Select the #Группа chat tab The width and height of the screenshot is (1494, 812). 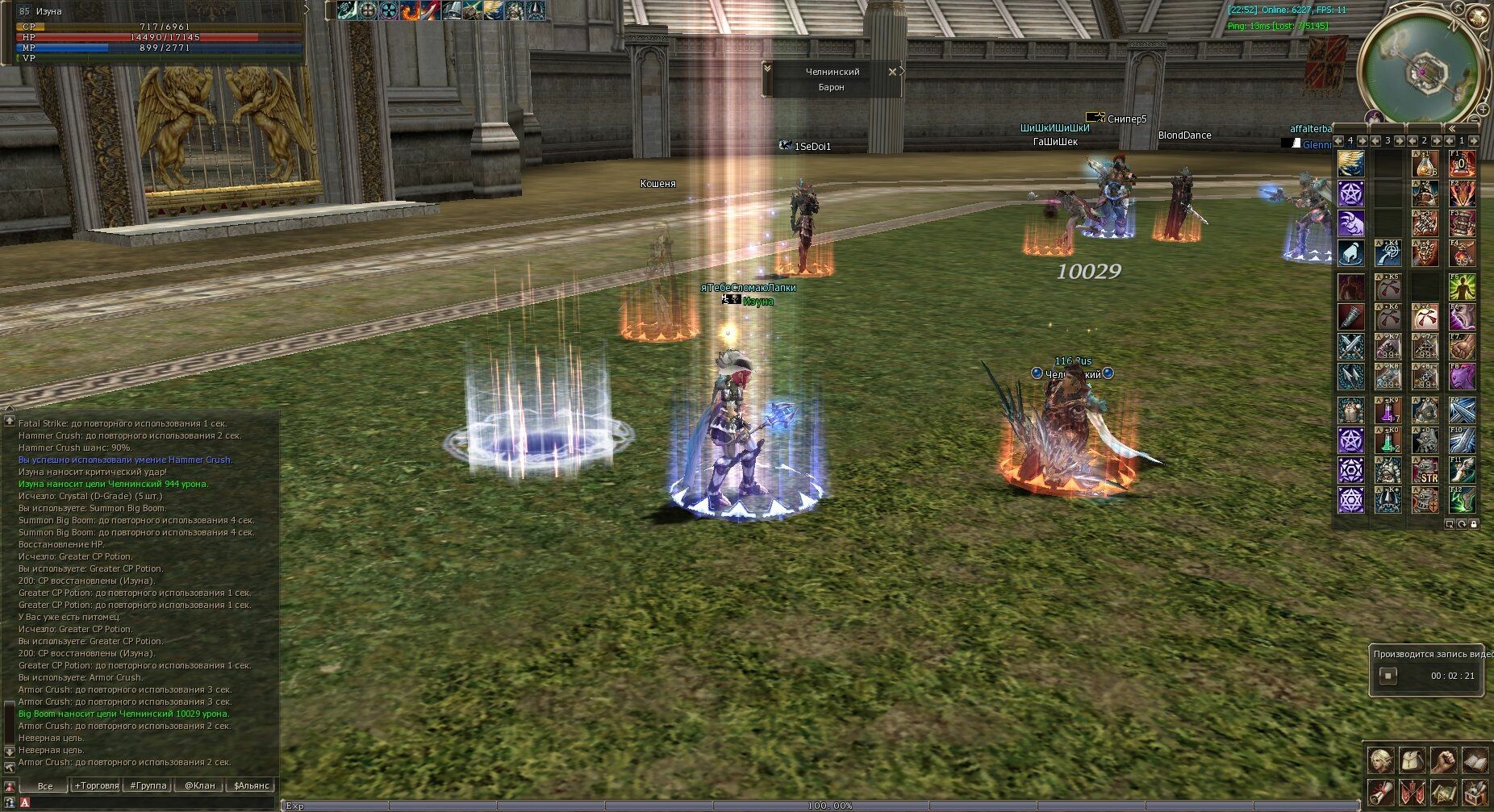click(148, 785)
